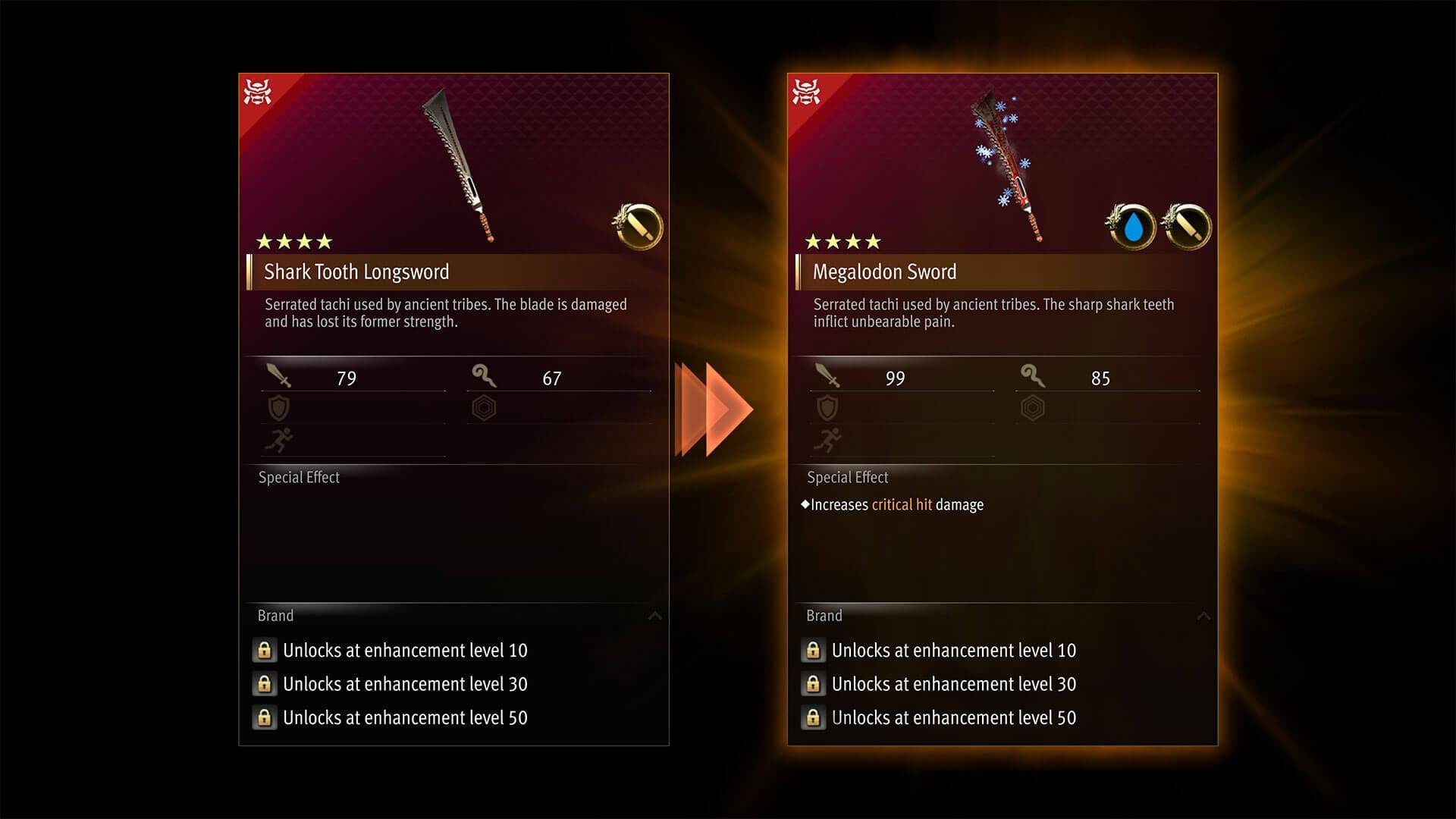The image size is (1456, 819).
Task: Select the Megalodon Sword title bar
Action: tap(884, 271)
